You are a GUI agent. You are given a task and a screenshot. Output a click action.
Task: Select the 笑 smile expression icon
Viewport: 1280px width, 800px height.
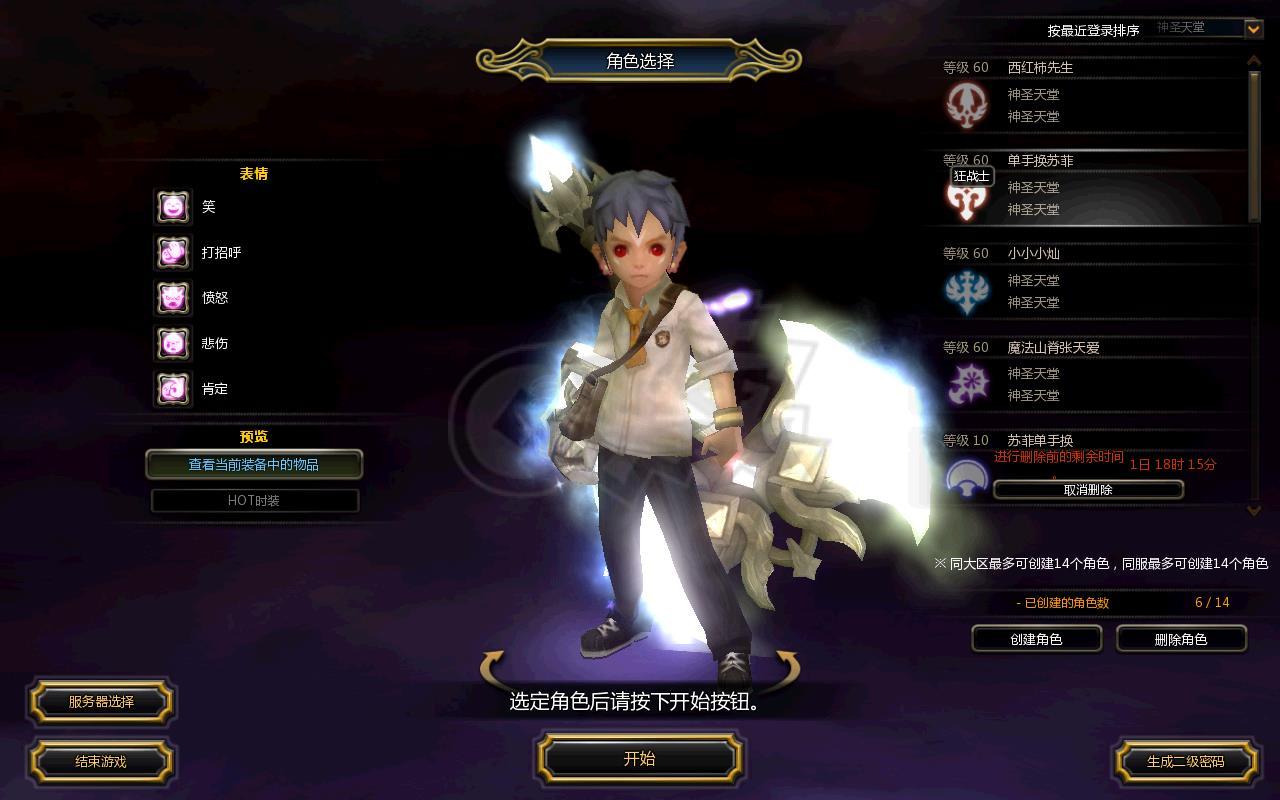point(173,207)
